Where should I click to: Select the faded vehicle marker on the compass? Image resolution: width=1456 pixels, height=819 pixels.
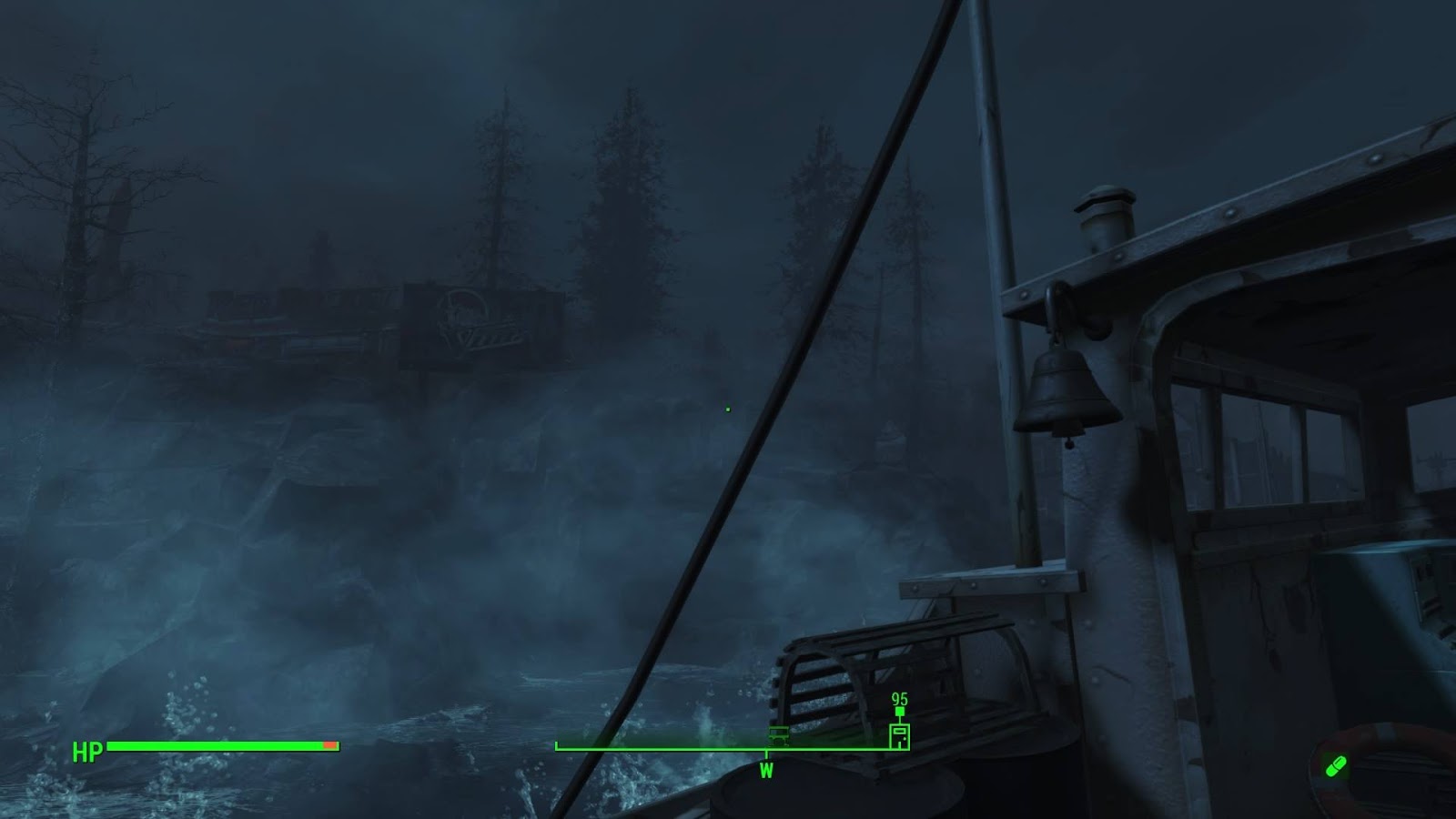[x=779, y=733]
